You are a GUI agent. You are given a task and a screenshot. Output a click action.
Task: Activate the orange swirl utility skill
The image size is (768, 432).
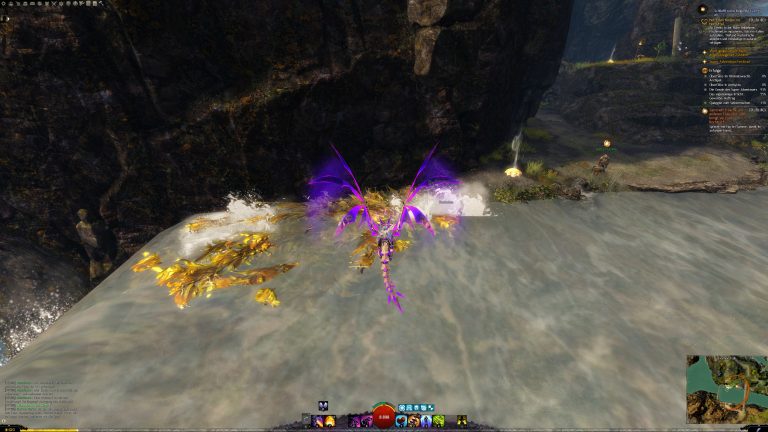pos(413,421)
